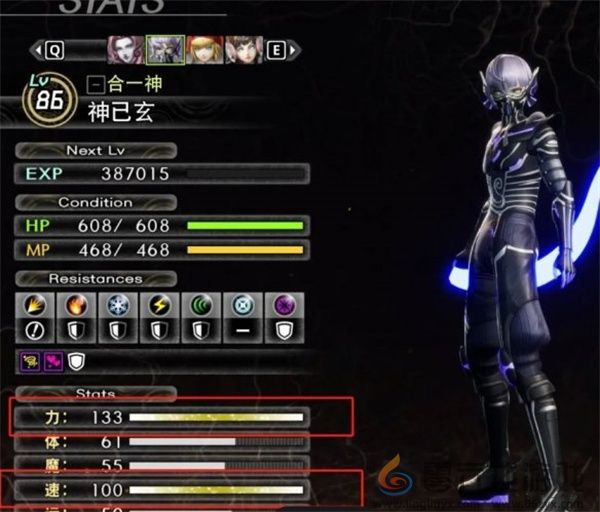This screenshot has width=600, height=512.
Task: Choose the blonde red-hooded character portrait
Action: pyautogui.click(x=203, y=50)
